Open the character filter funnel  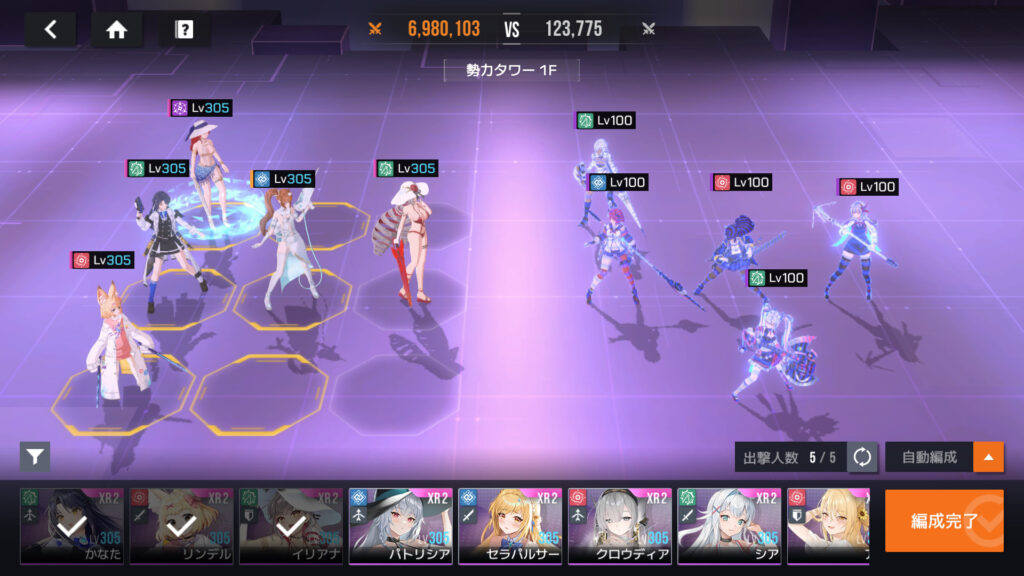tap(35, 457)
